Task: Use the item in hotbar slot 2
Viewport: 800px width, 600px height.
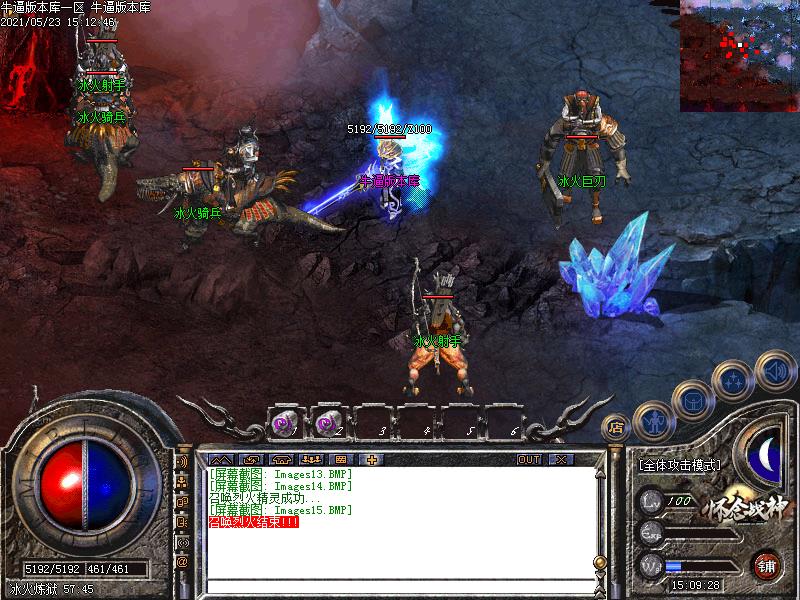Action: [328, 425]
